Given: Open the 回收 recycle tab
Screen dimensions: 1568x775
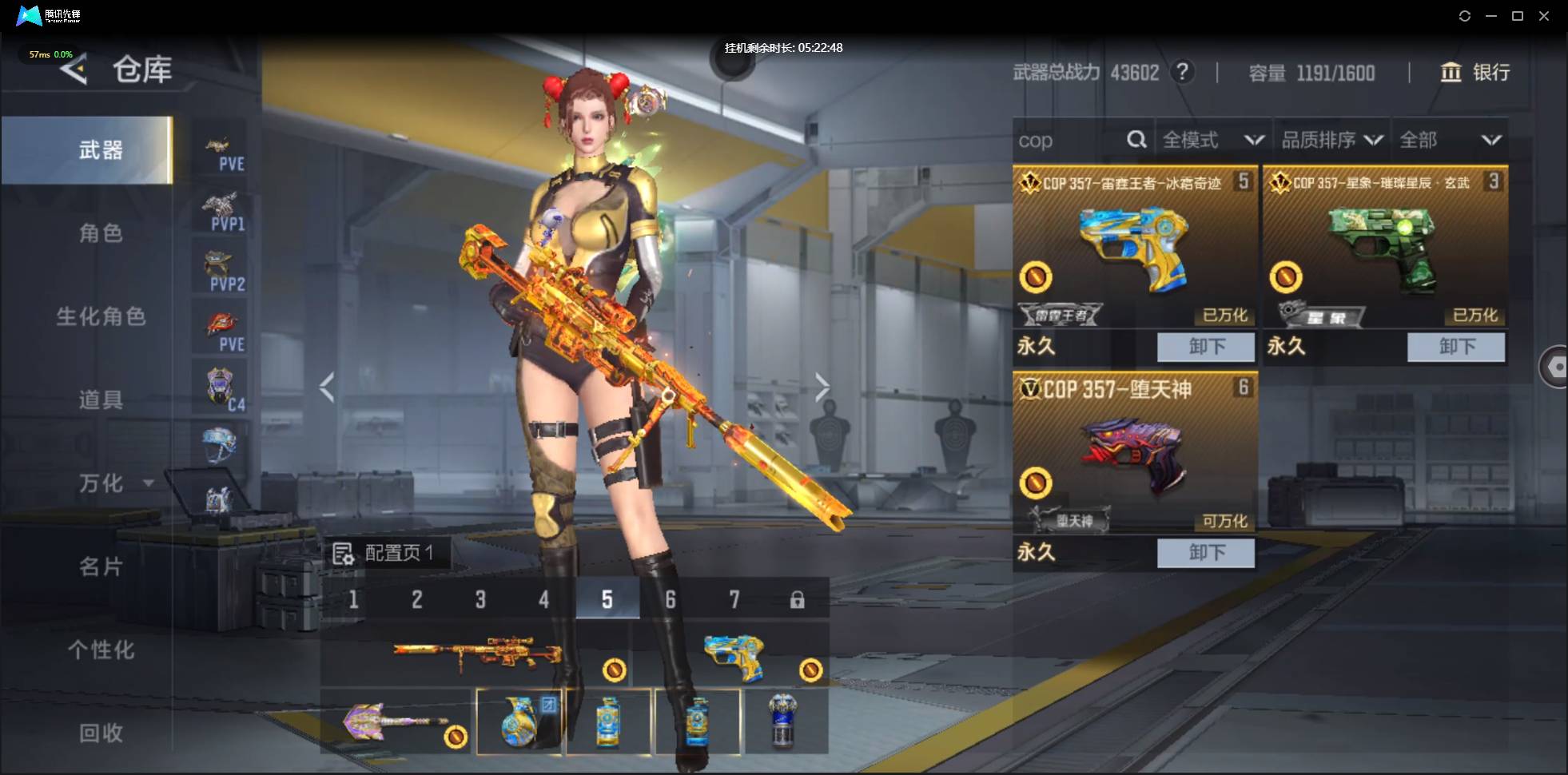Looking at the screenshot, I should tap(101, 733).
